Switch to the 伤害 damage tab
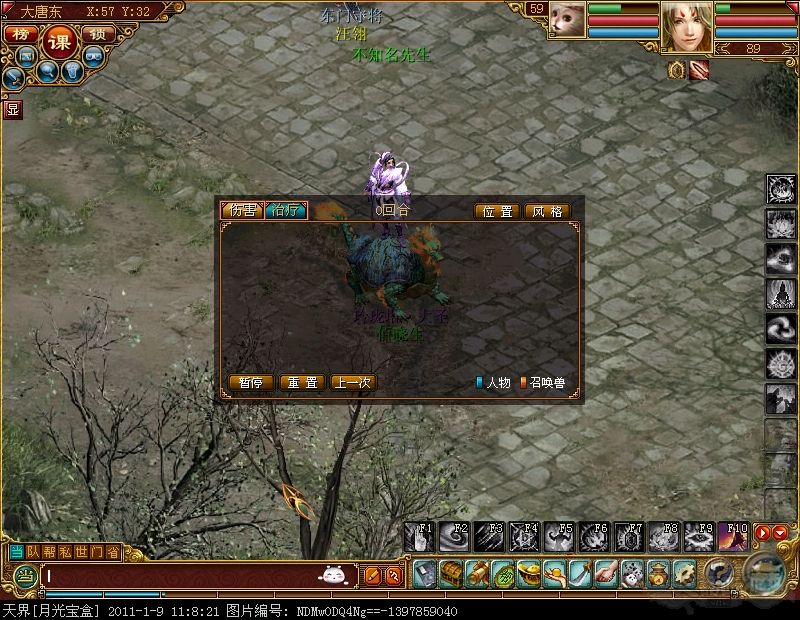Image resolution: width=800 pixels, height=620 pixels. (242, 211)
